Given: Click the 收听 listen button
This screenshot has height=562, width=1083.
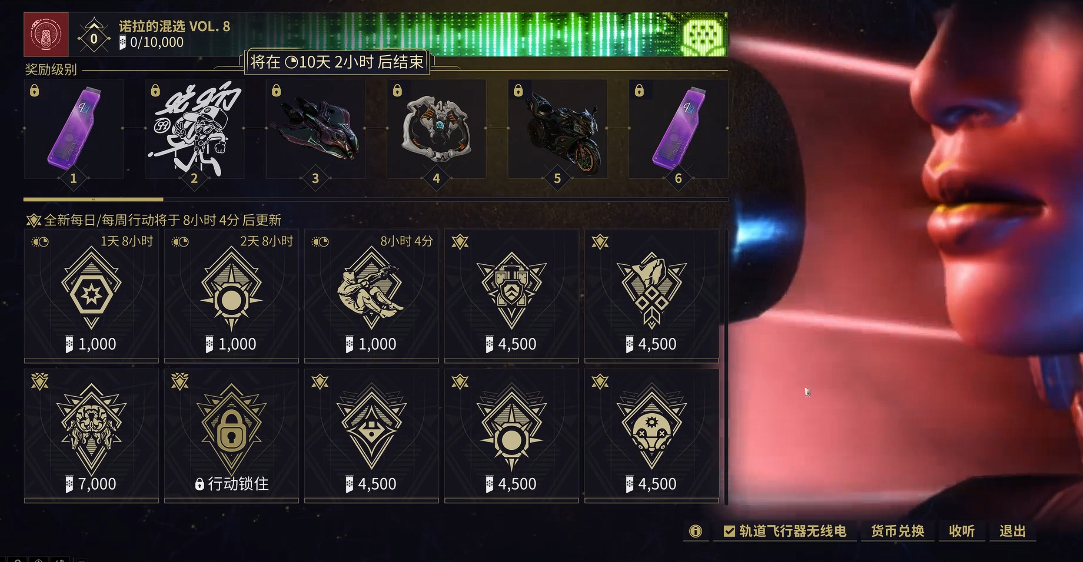Looking at the screenshot, I should [961, 531].
